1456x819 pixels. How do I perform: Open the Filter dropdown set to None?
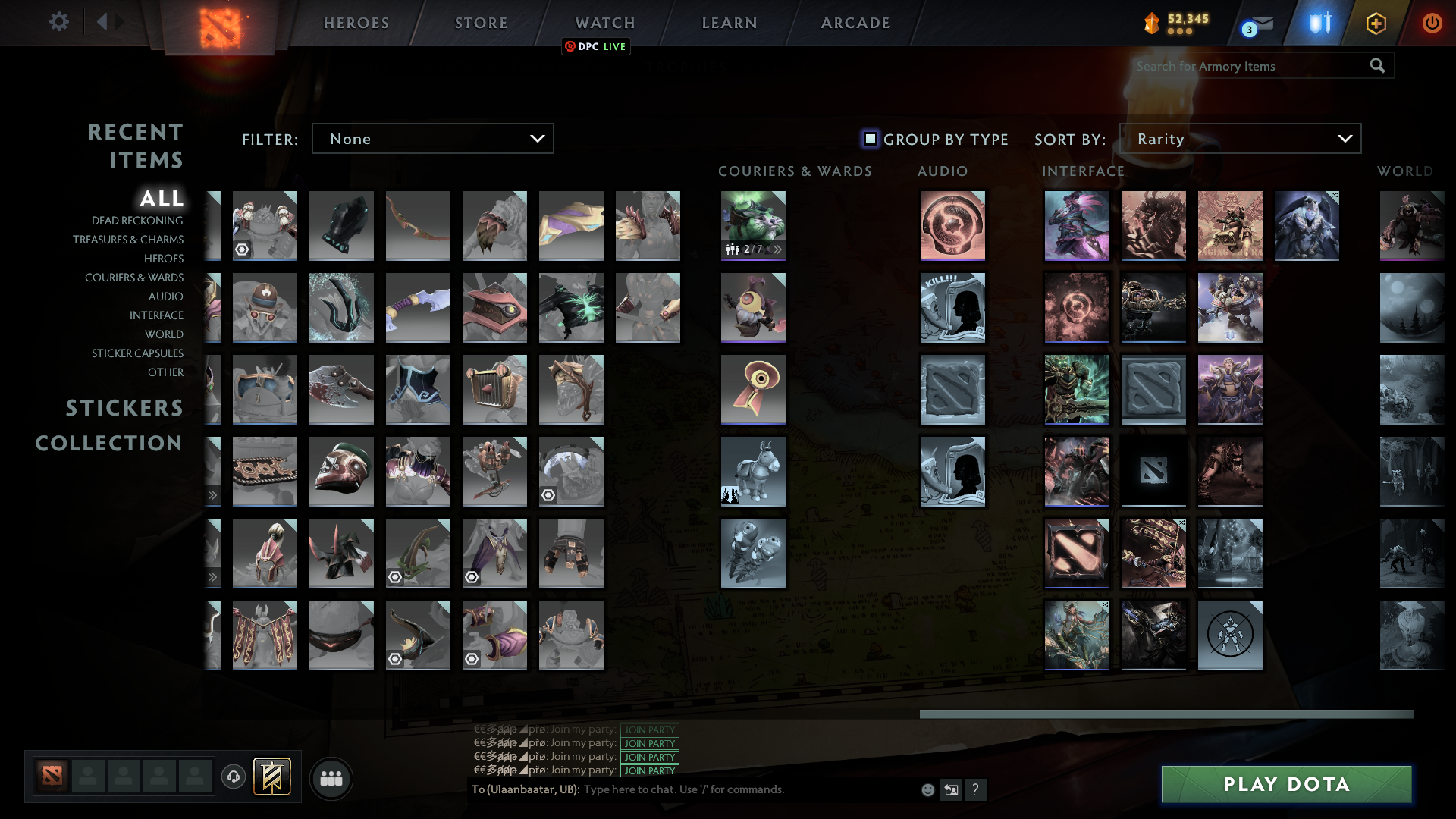click(432, 138)
